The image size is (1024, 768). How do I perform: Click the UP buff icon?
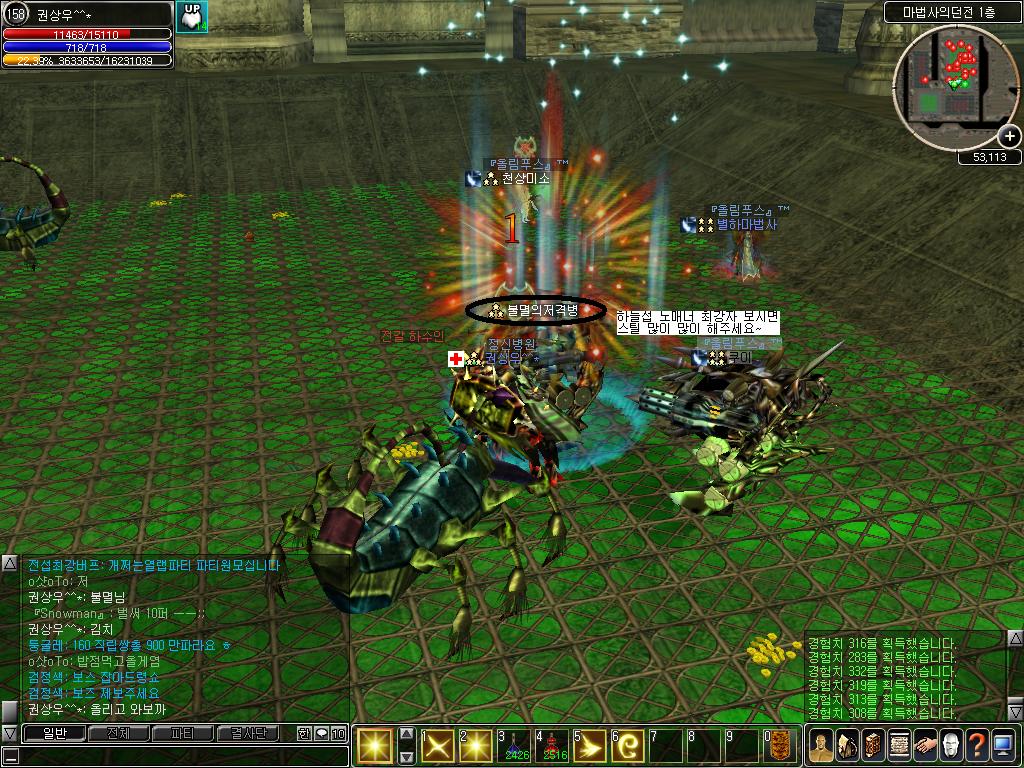tap(191, 15)
